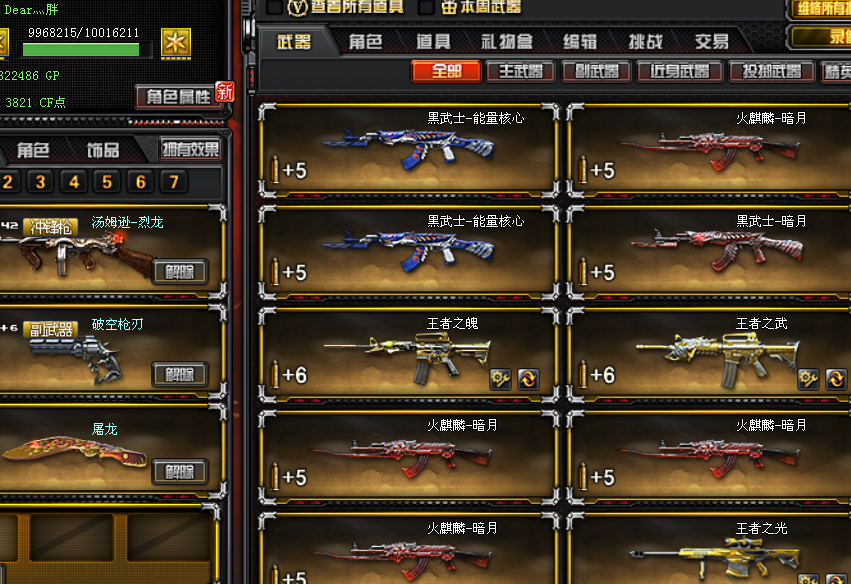Toggle the 查看所有道具 checkbox
This screenshot has width=851, height=584.
(x=275, y=7)
